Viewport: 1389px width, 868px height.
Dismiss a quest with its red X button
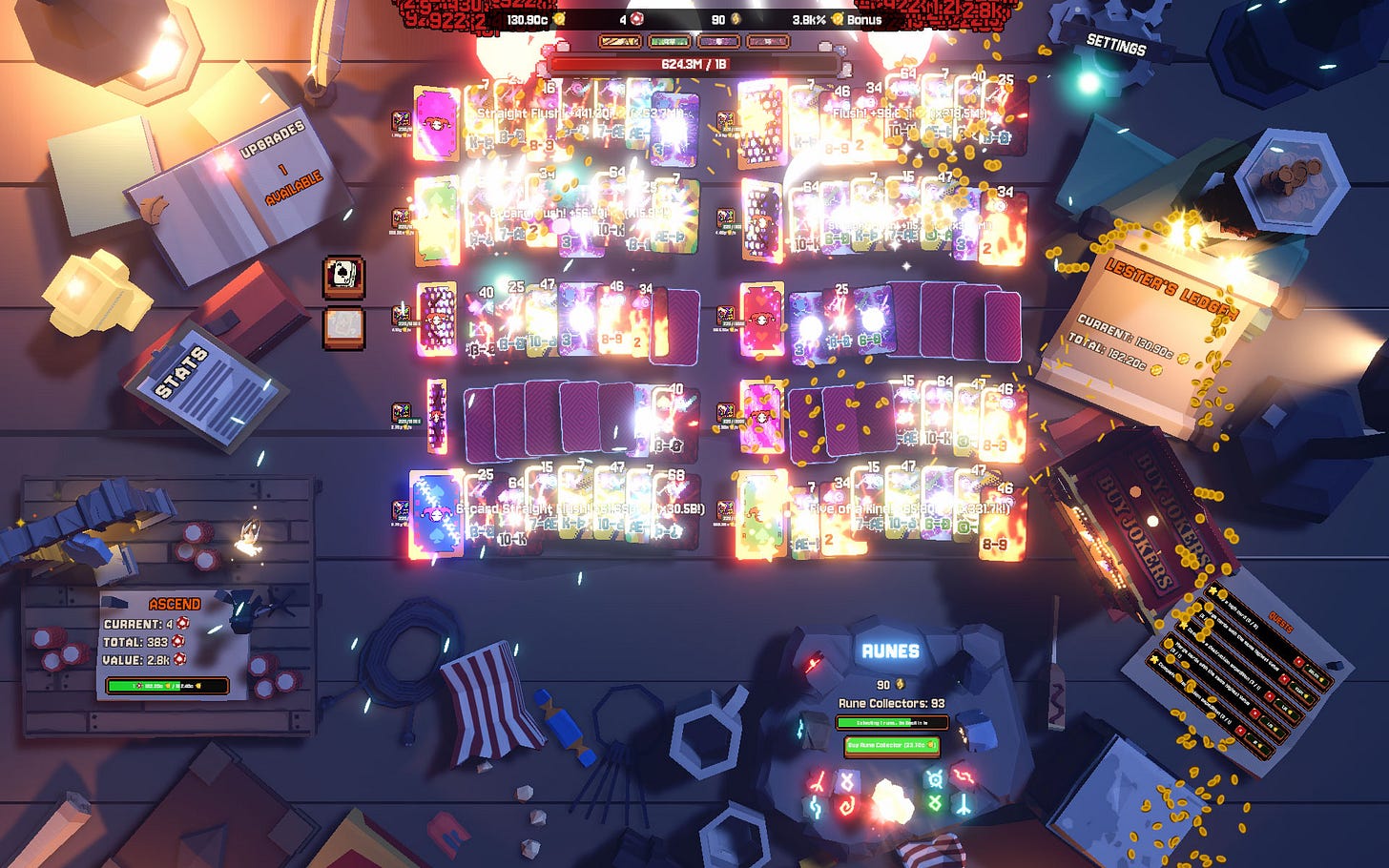pos(1298,661)
